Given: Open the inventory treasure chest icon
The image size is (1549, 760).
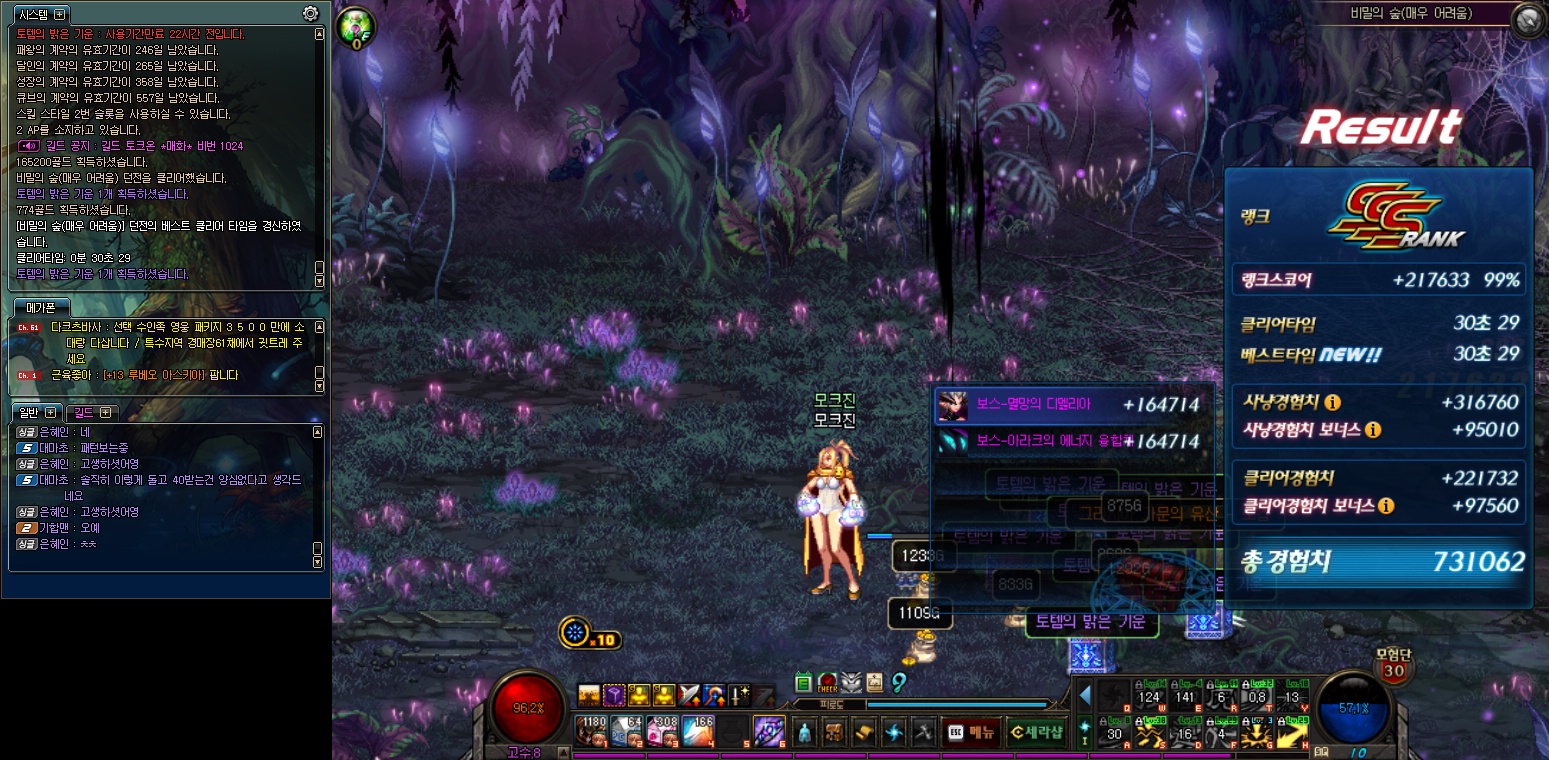Looking at the screenshot, I should [x=834, y=731].
